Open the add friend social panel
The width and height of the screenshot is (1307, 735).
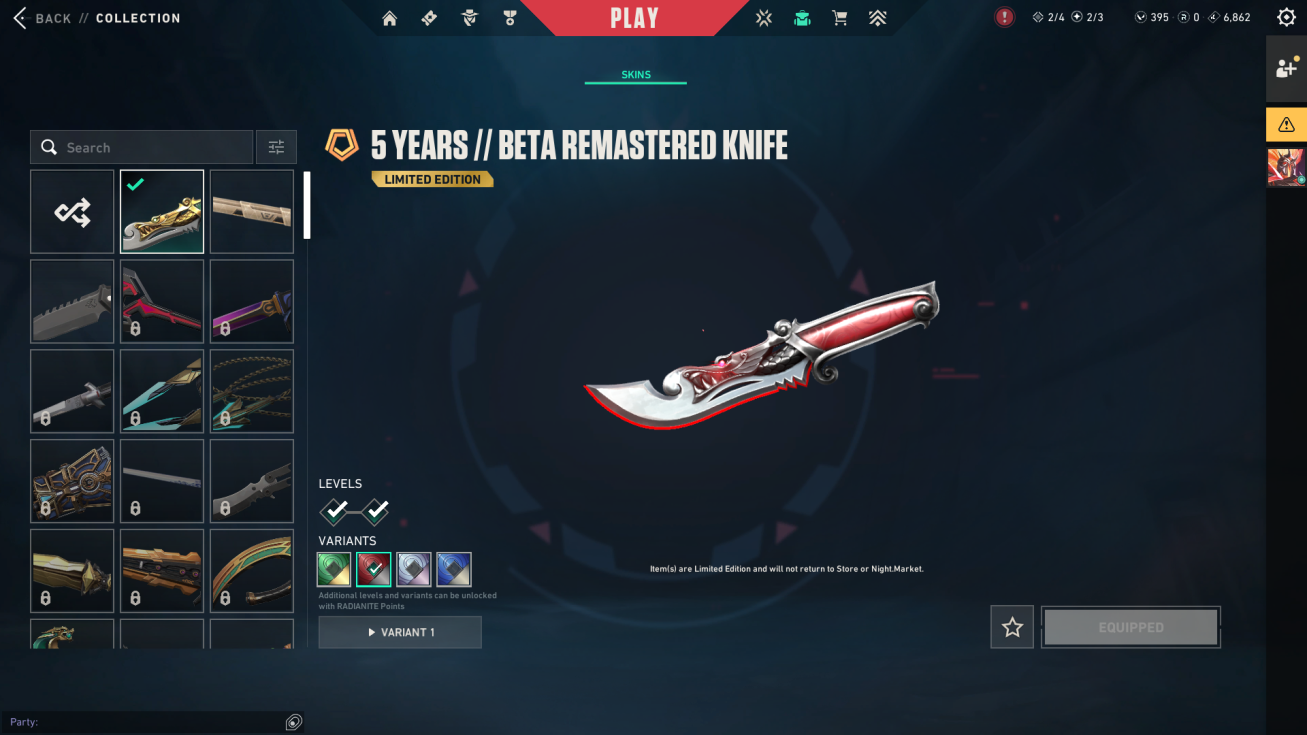point(1286,68)
